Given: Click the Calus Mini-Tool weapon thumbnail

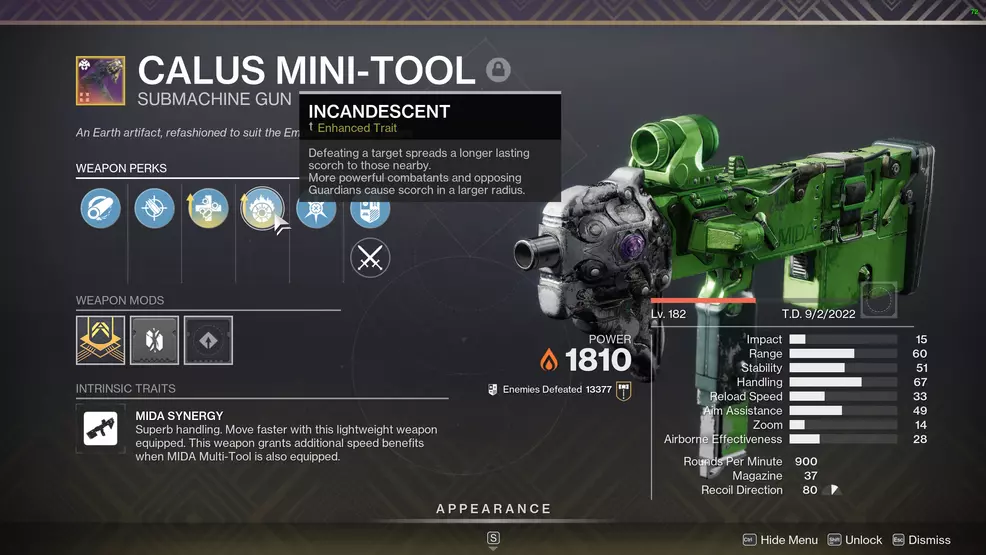Looking at the screenshot, I should (x=101, y=81).
